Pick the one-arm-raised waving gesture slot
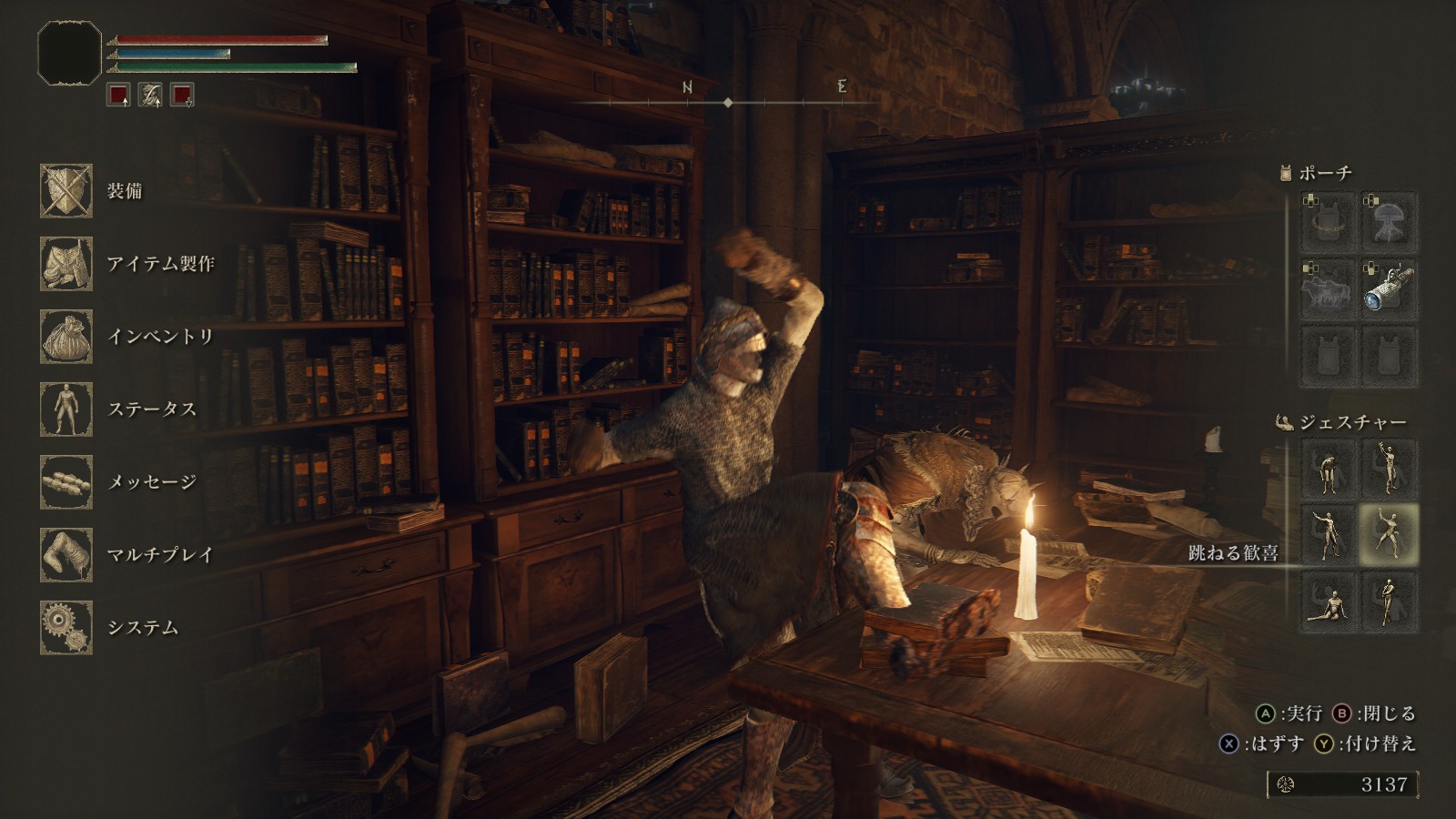This screenshot has width=1456, height=819. click(1390, 469)
